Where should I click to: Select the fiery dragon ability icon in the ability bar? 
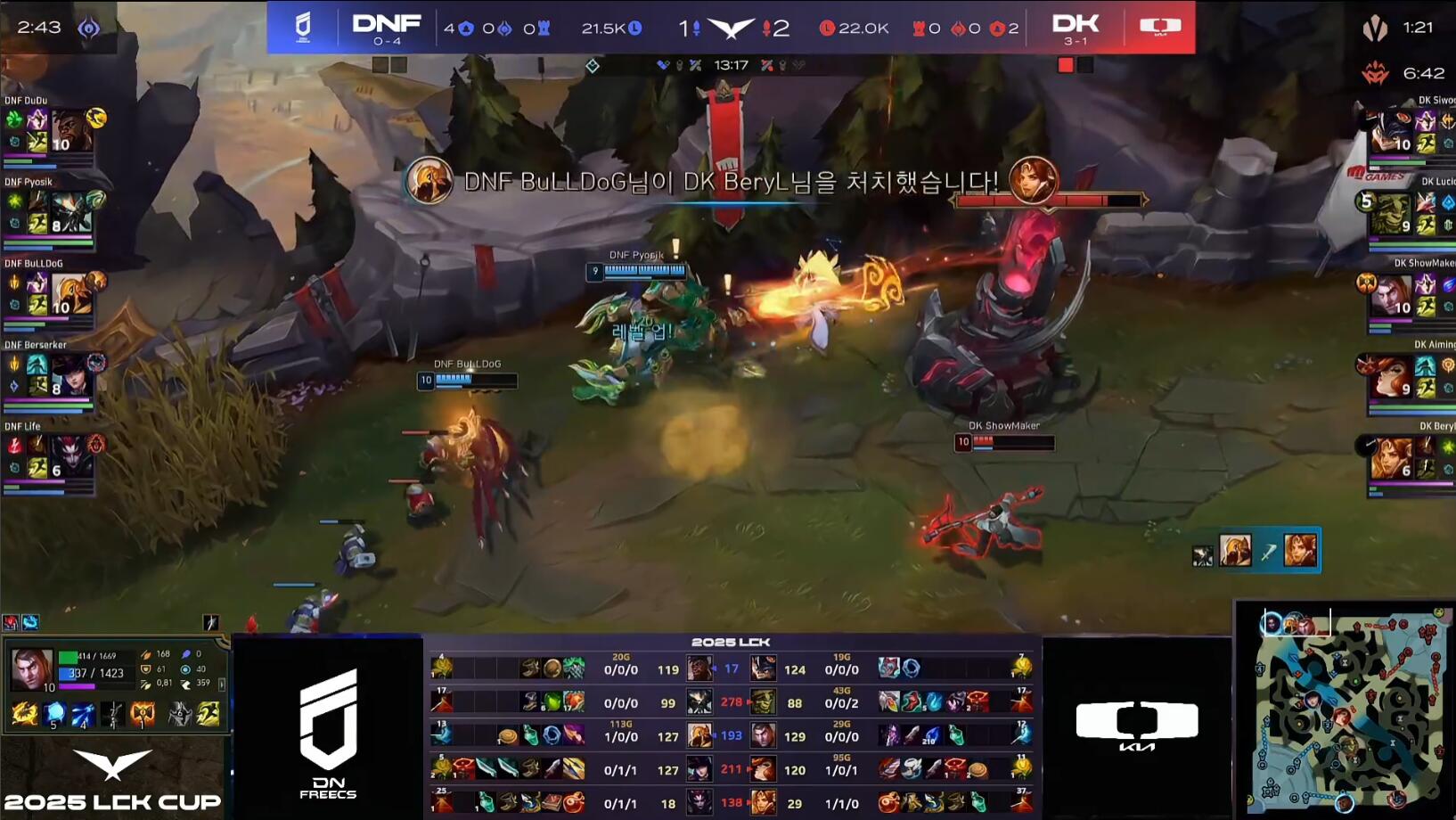pyautogui.click(x=24, y=713)
